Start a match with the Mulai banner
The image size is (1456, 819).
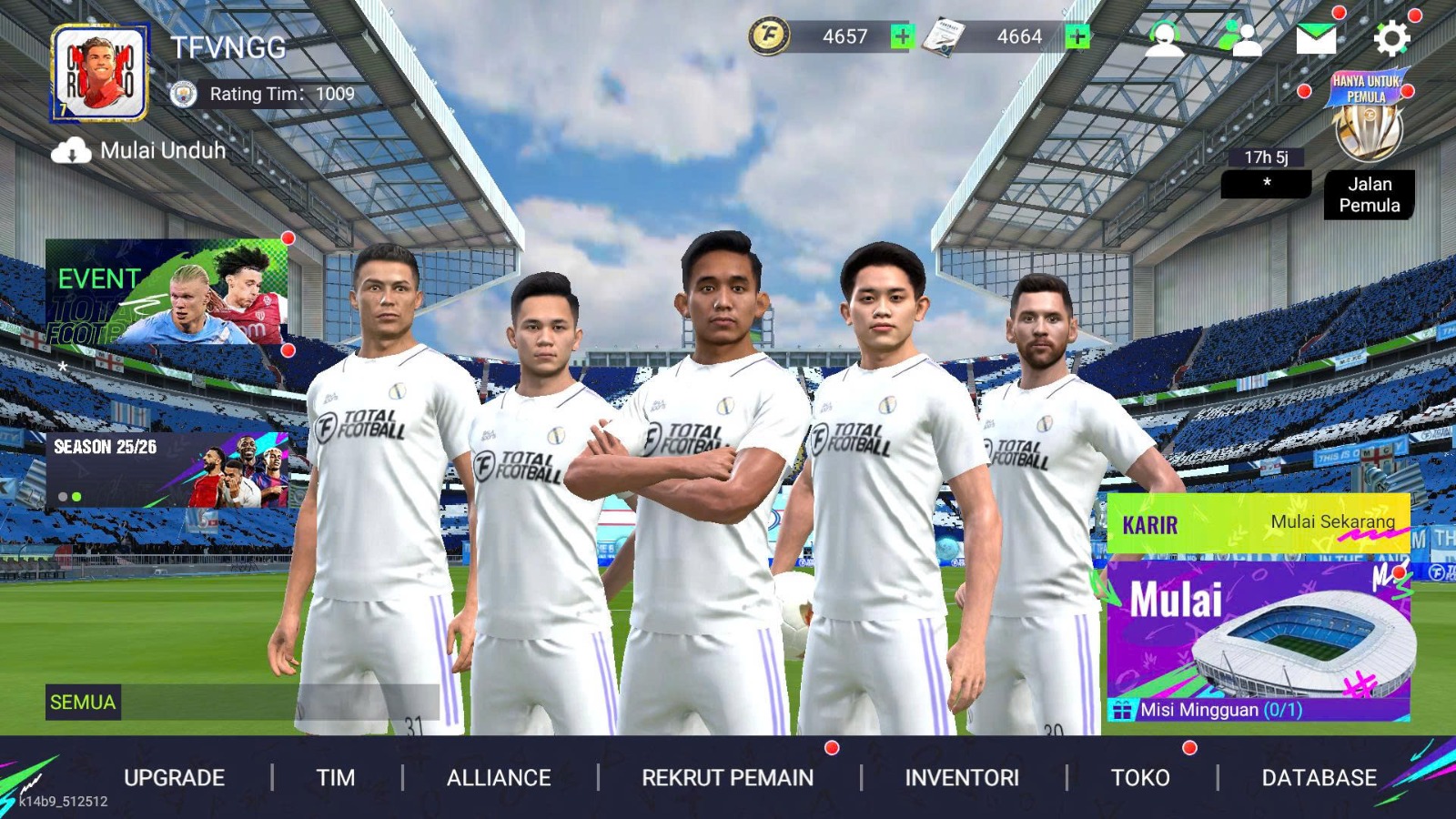[1258, 632]
